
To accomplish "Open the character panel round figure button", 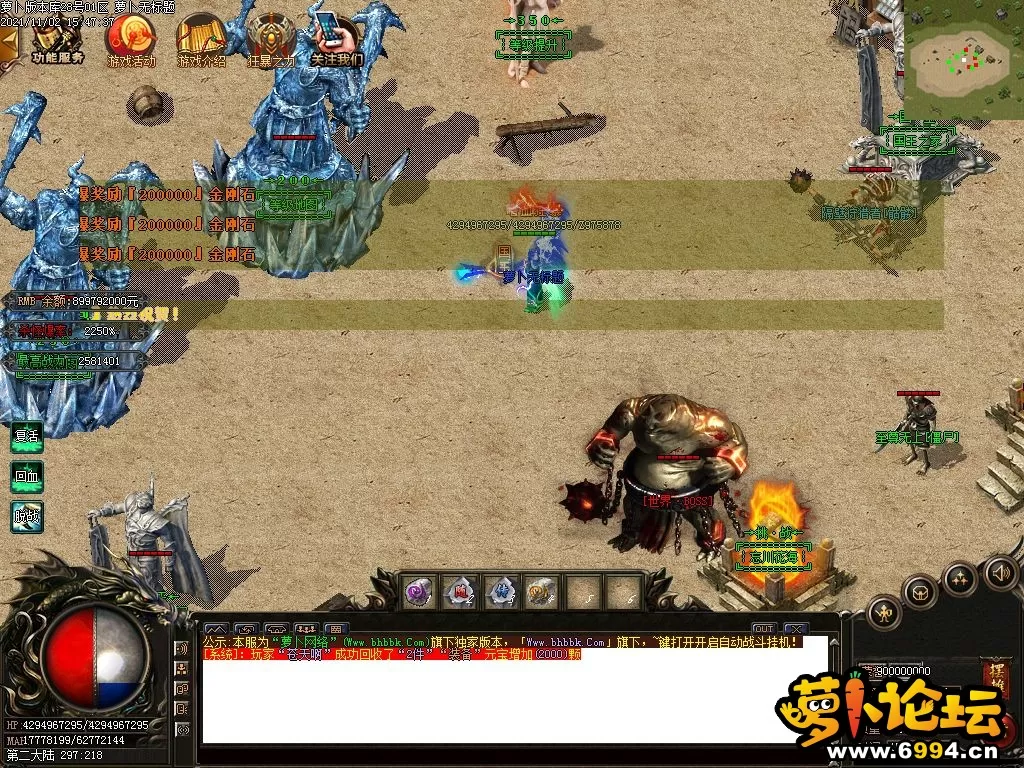I will pyautogui.click(x=884, y=612).
